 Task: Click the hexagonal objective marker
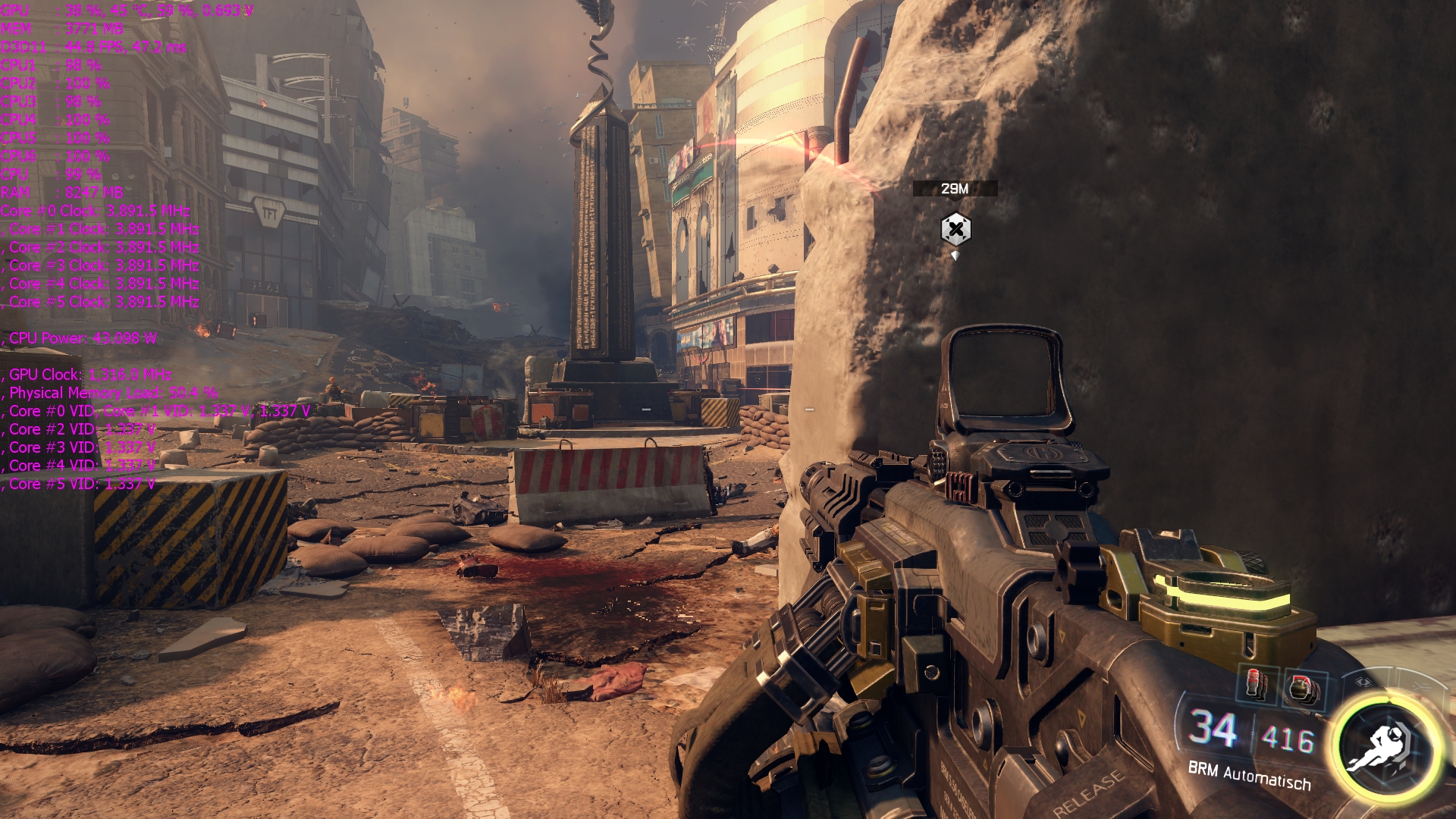(x=955, y=229)
